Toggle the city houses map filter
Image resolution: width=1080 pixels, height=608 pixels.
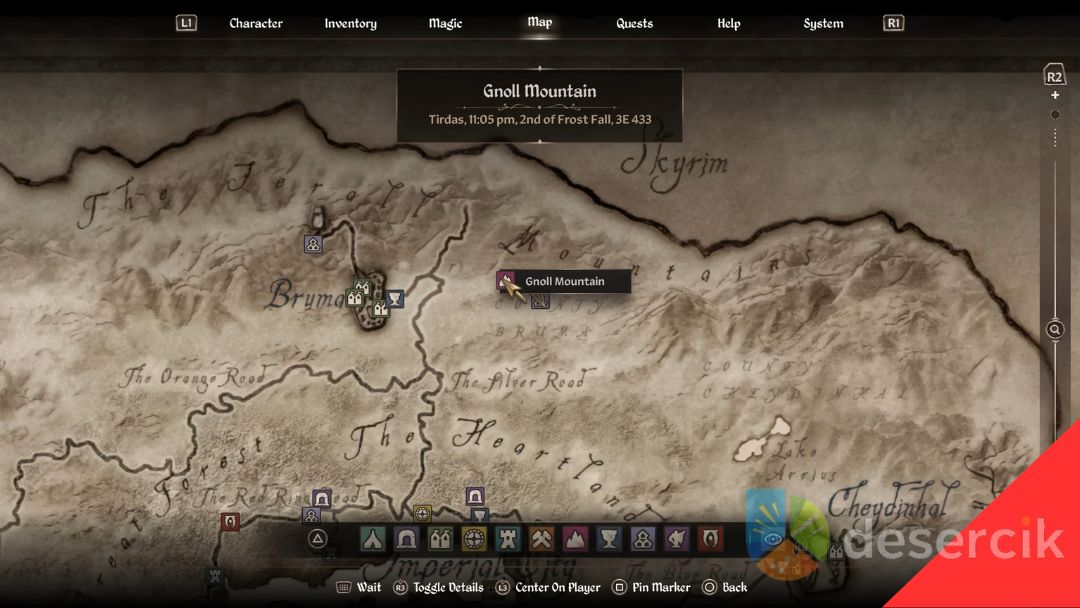click(440, 539)
